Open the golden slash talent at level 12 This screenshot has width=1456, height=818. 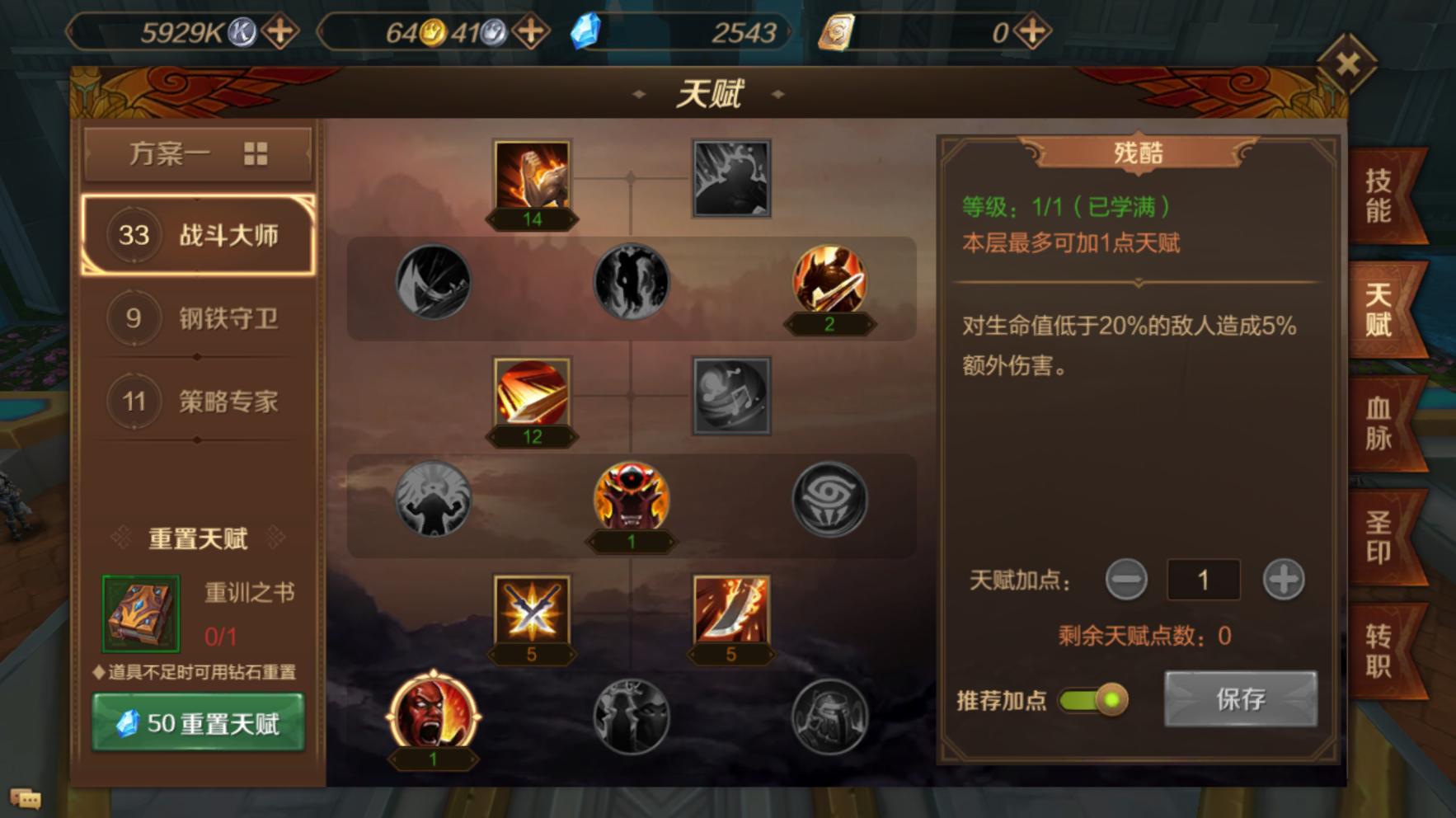coord(532,396)
